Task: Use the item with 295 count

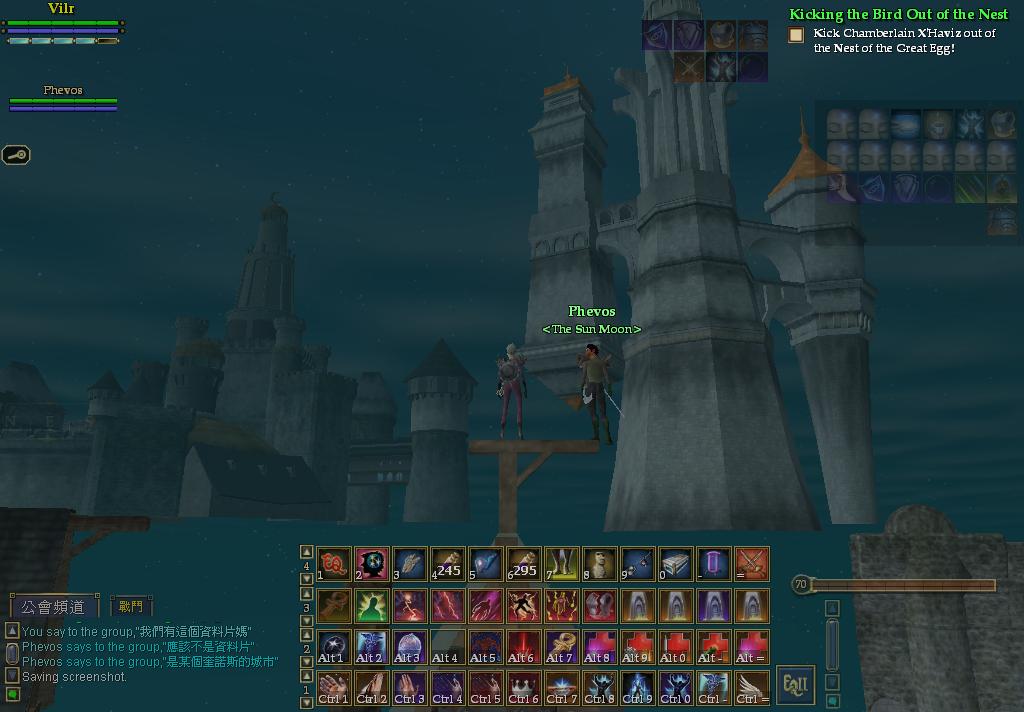Action: pos(524,564)
